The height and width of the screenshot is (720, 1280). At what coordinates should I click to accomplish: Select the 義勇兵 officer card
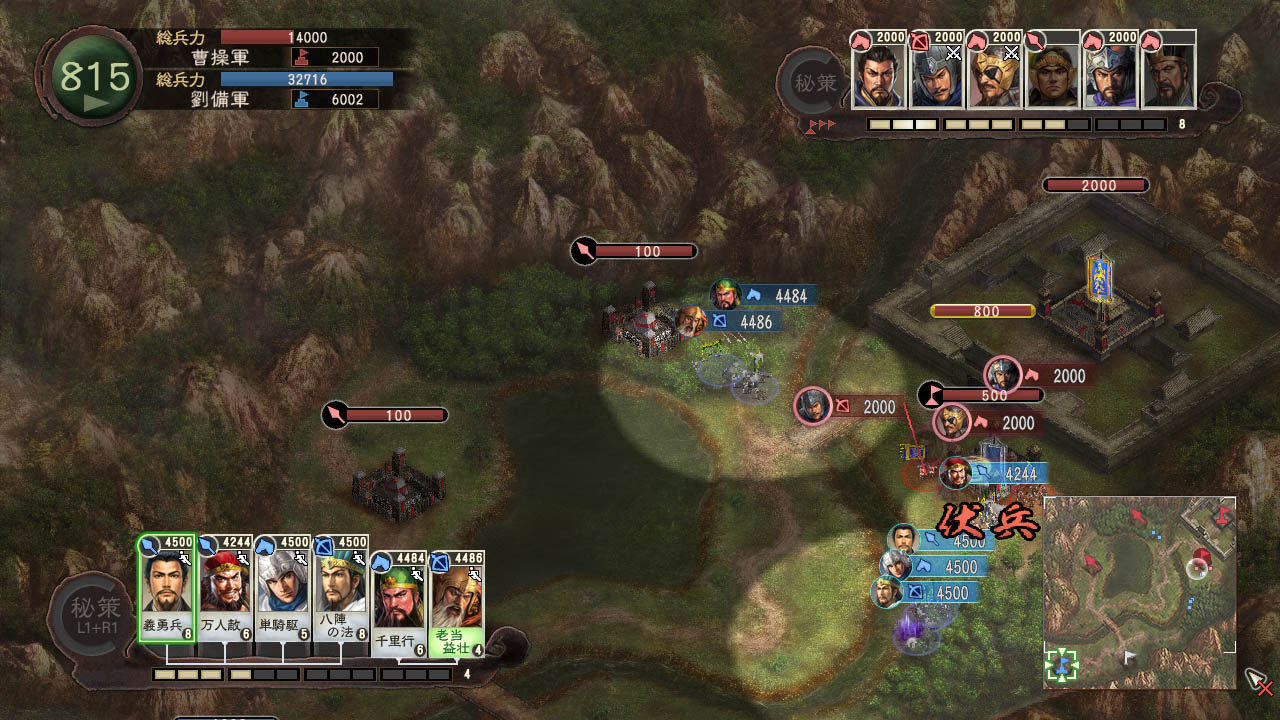[166, 588]
